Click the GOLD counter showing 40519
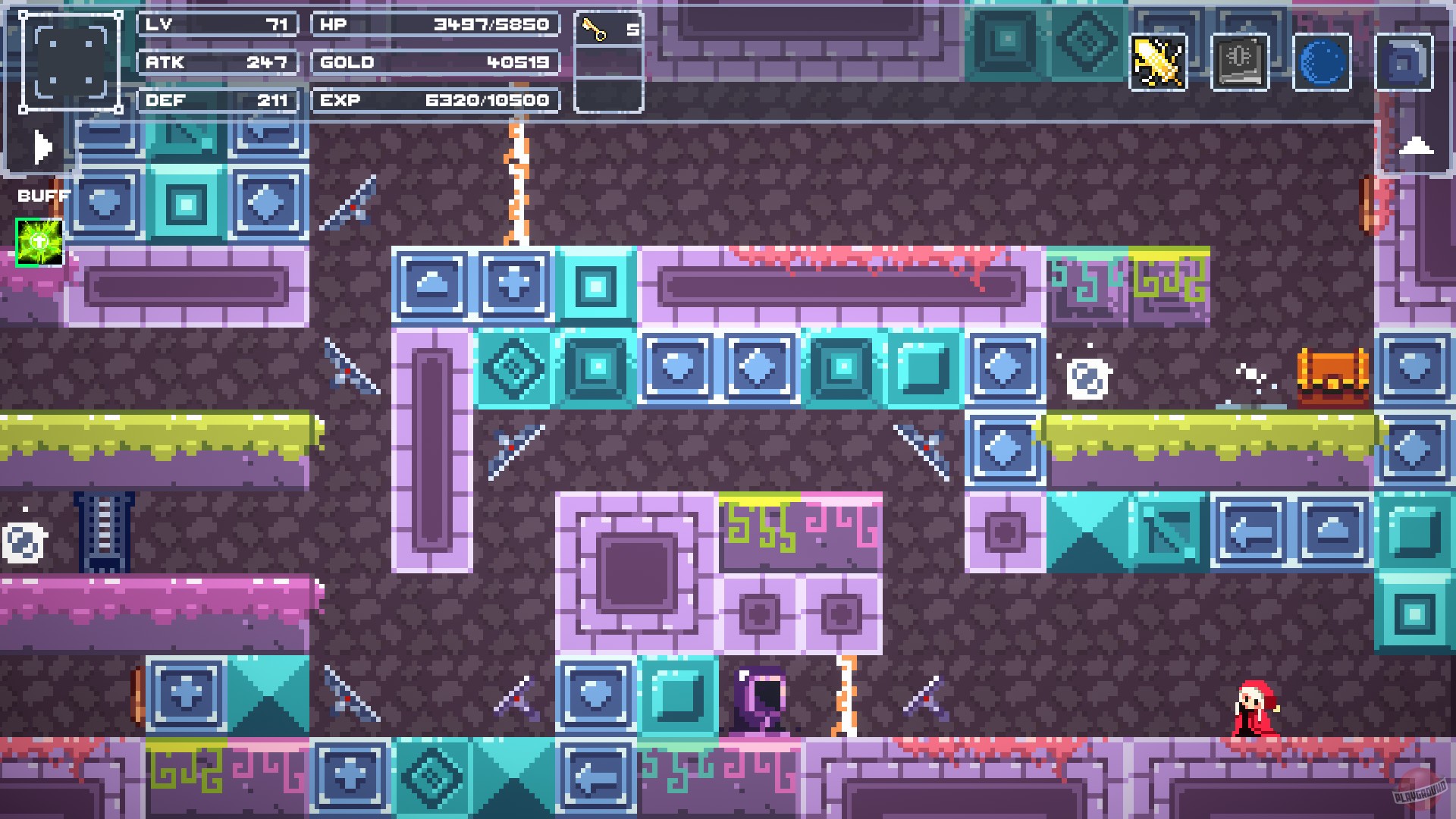This screenshot has height=819, width=1456. click(x=436, y=63)
